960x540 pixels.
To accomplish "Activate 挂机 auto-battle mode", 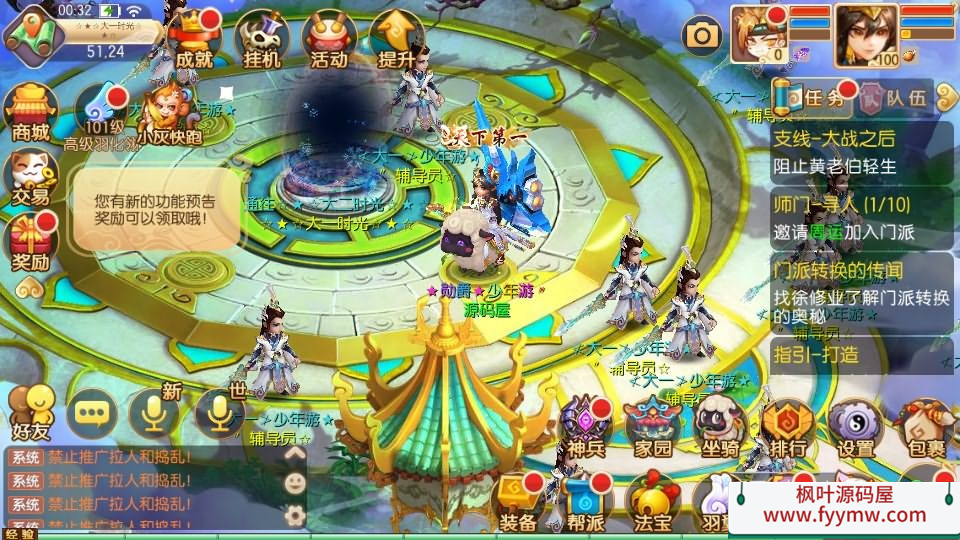I will coord(262,40).
